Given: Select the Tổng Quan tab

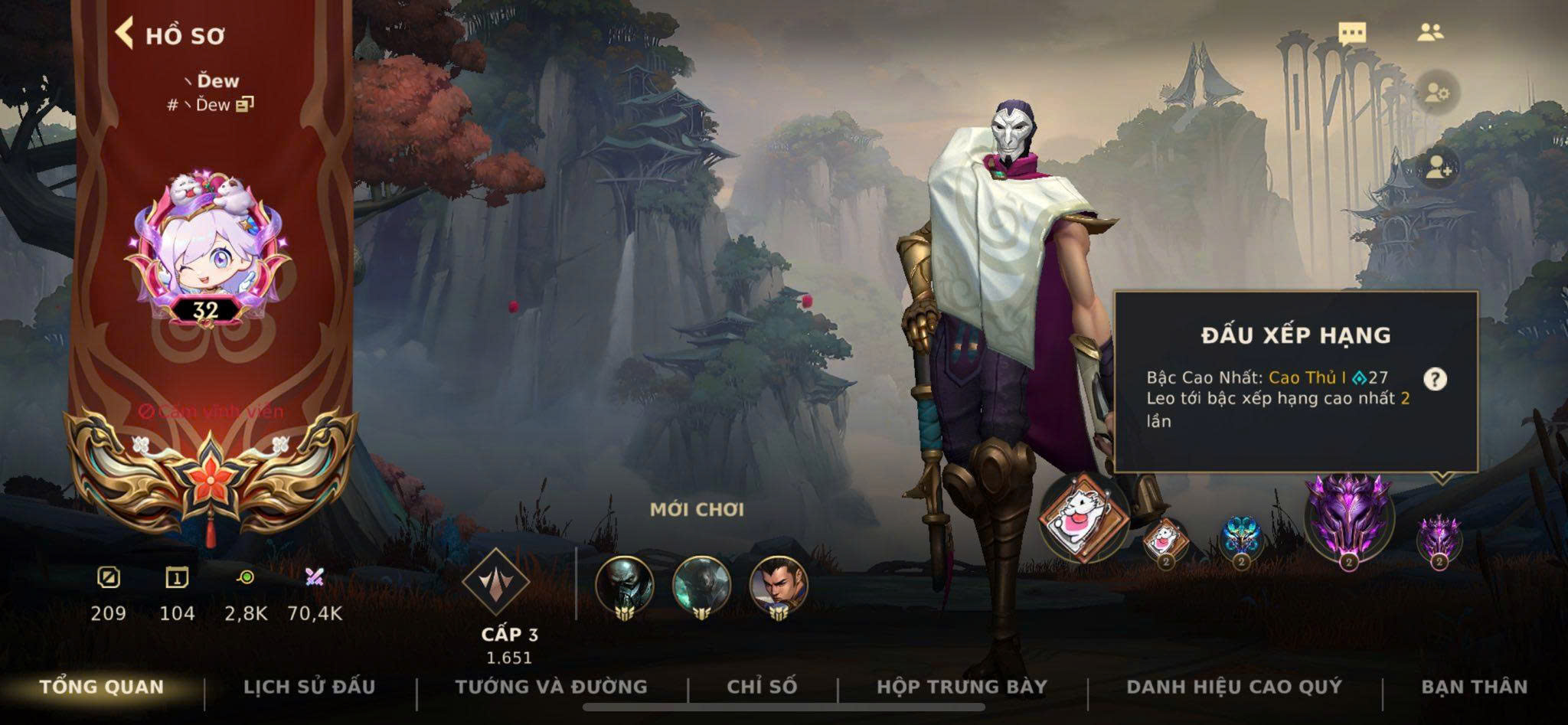Looking at the screenshot, I should 102,687.
